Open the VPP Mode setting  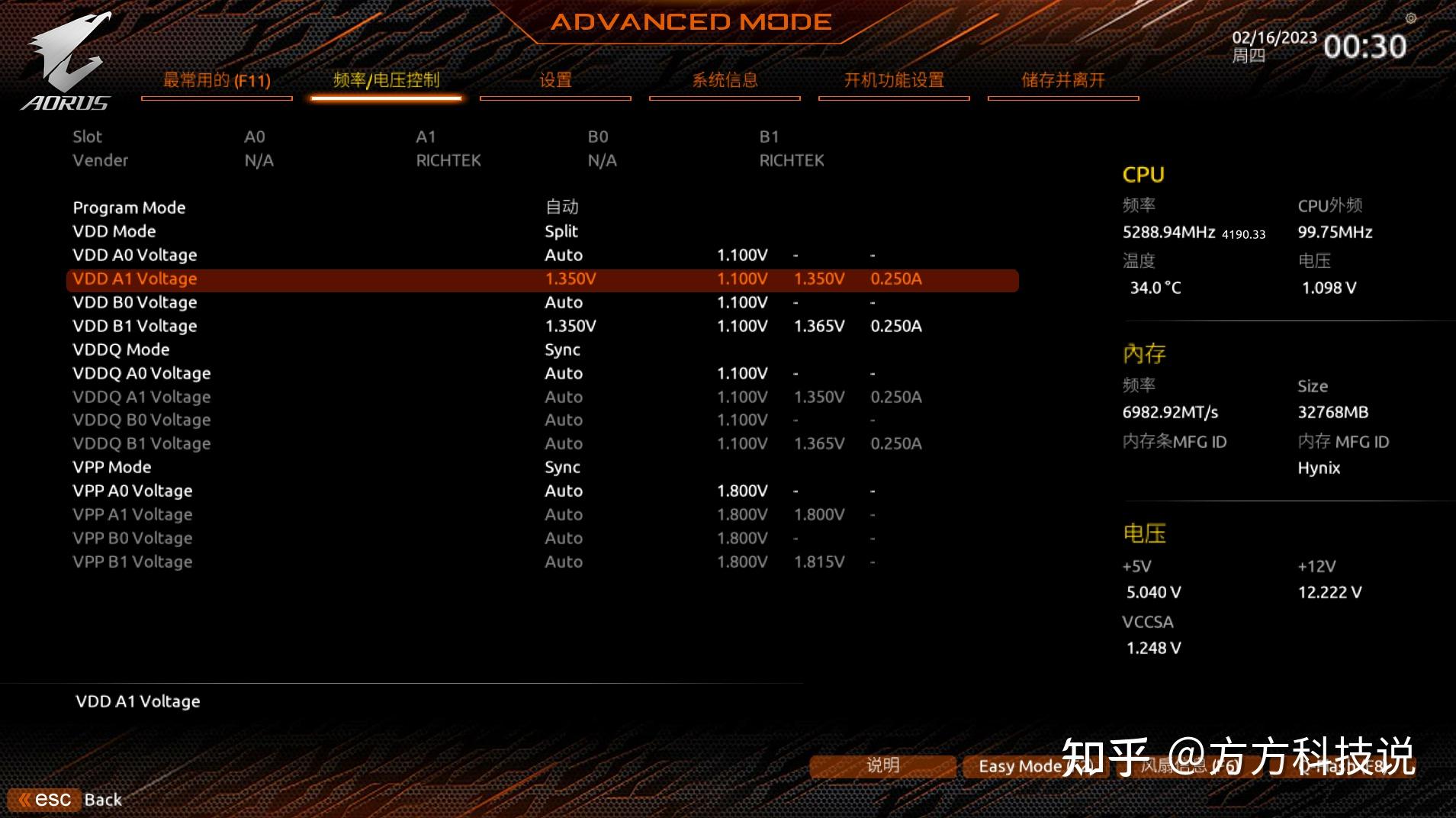[x=112, y=468]
